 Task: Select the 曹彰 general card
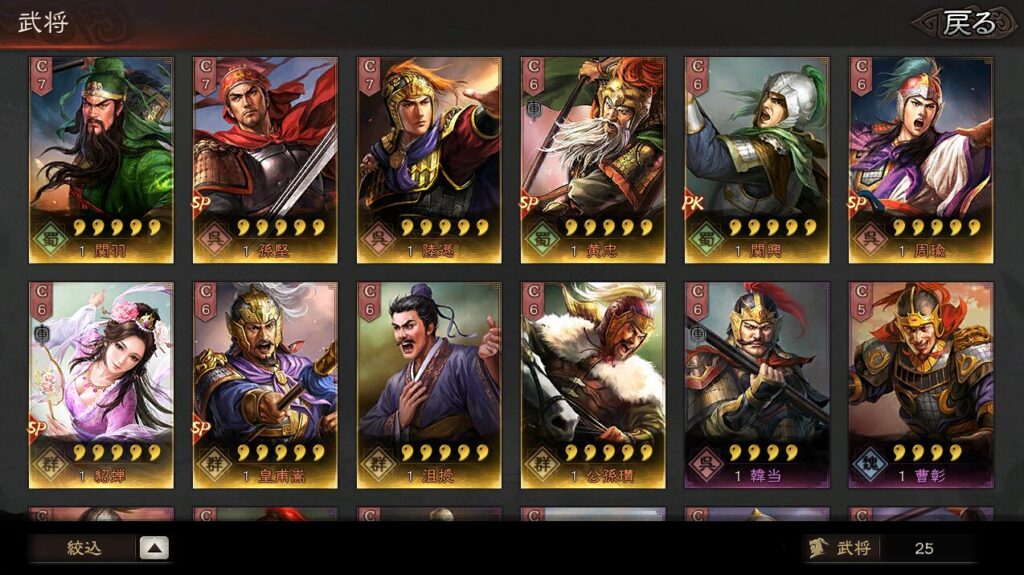click(x=921, y=385)
